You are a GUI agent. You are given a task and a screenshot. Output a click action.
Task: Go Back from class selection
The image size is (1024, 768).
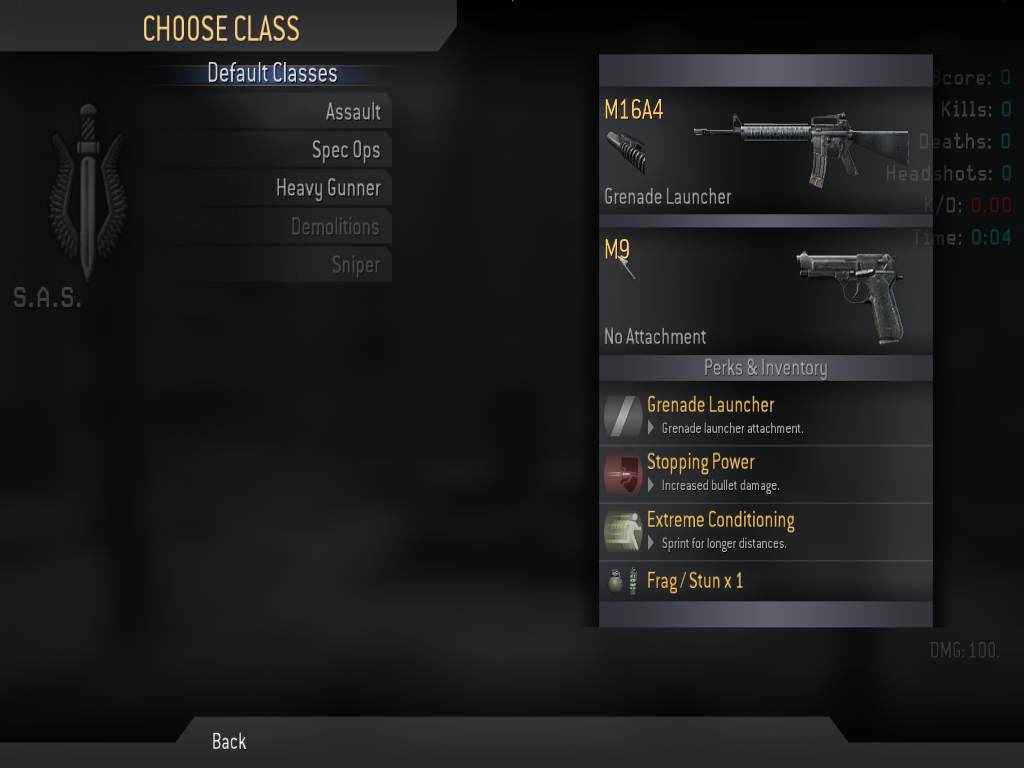(x=229, y=741)
